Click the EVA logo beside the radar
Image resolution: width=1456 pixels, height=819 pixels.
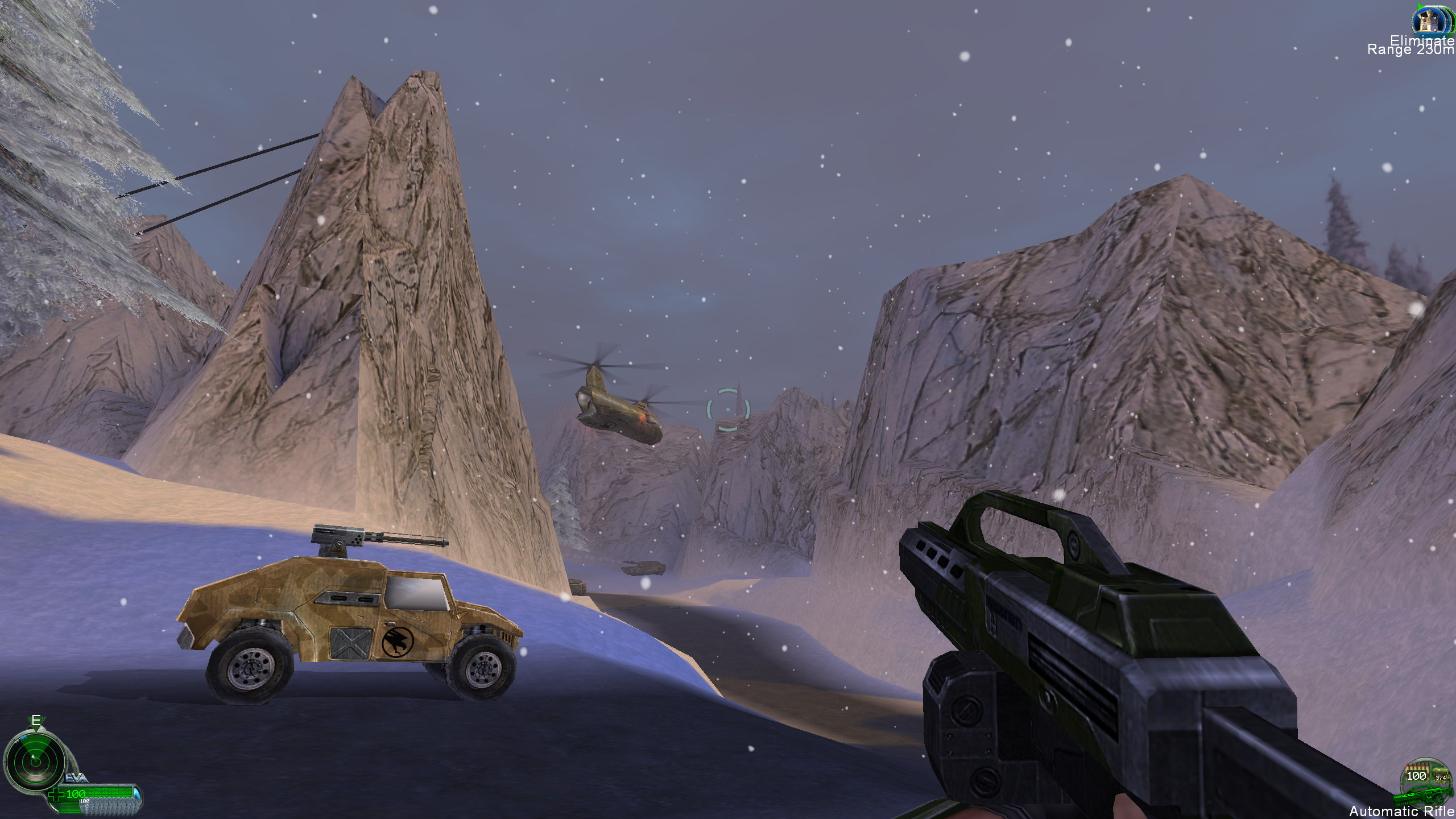click(76, 777)
